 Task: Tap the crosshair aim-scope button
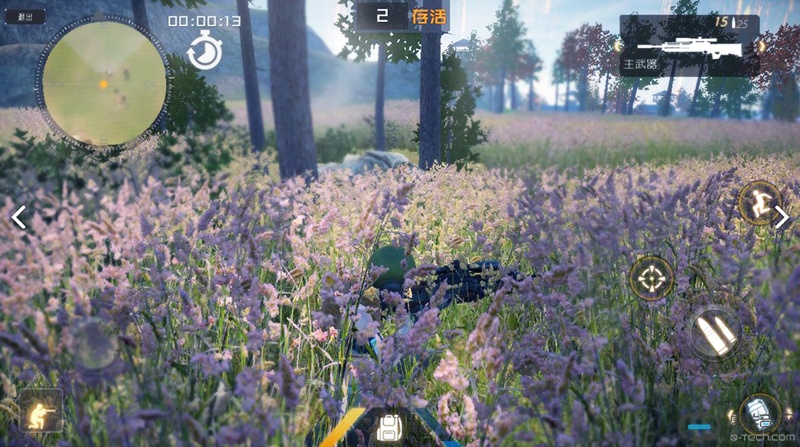tap(651, 277)
